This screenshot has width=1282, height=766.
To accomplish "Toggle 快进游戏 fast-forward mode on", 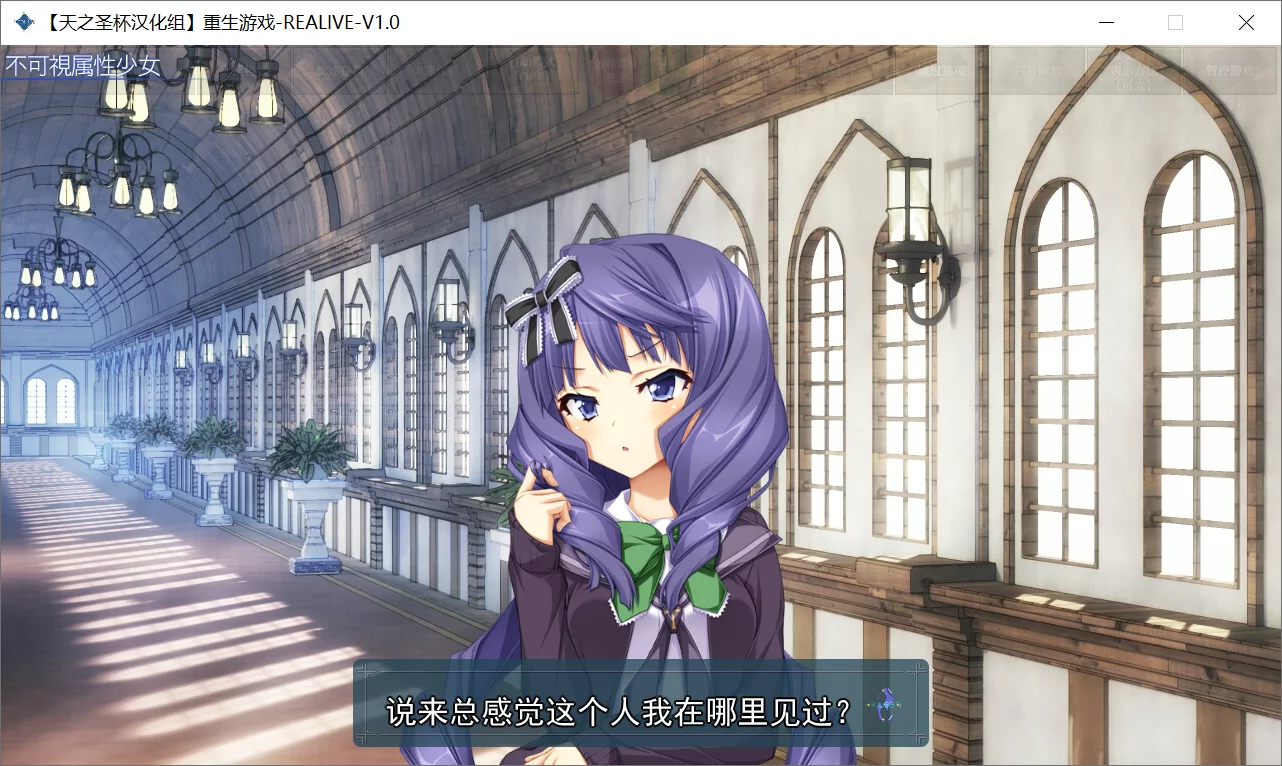I will (x=740, y=70).
